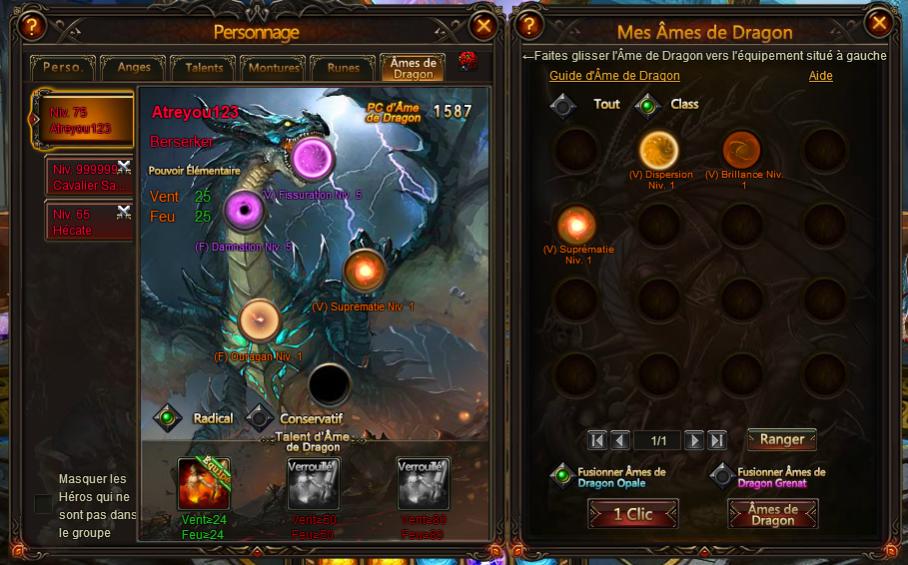Viewport: 908px width, 565px height.
Task: Show the Montures tab
Action: (x=273, y=68)
